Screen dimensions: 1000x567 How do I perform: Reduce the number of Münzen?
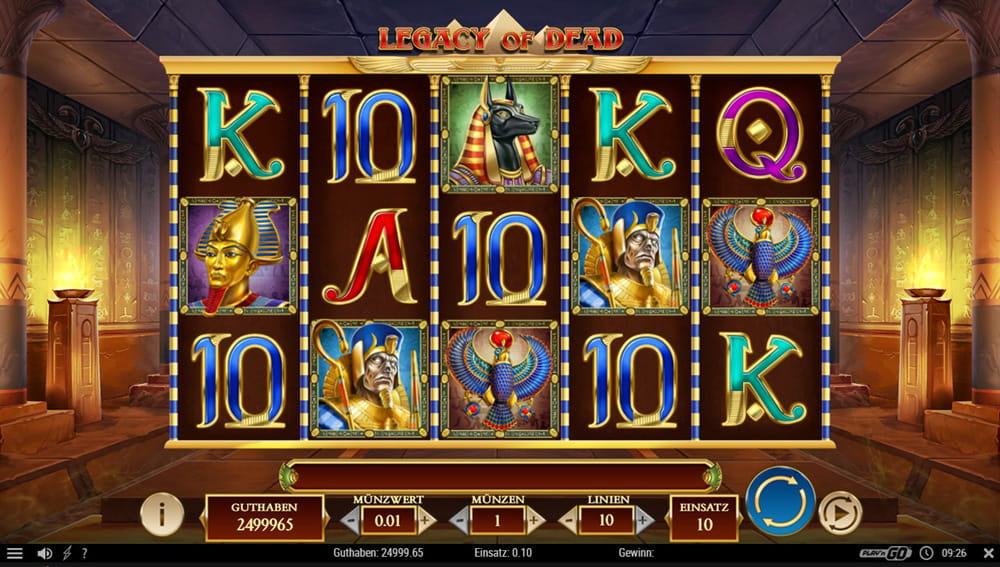pos(459,520)
